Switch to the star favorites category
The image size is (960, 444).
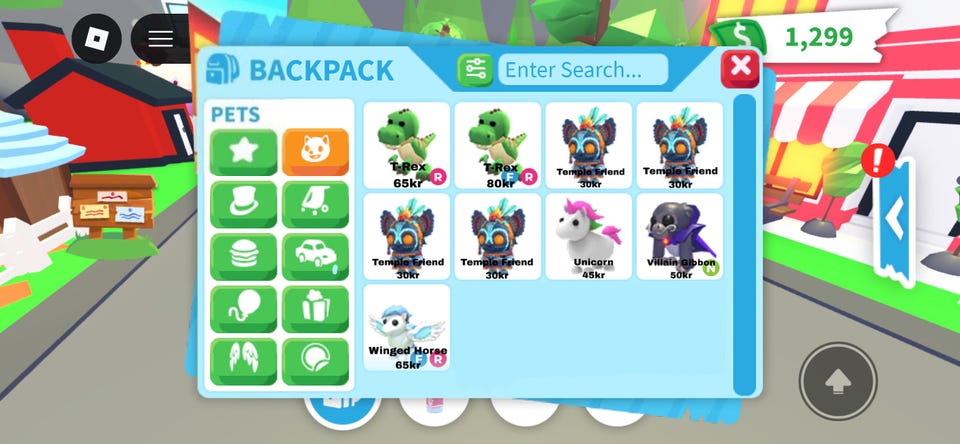[244, 152]
